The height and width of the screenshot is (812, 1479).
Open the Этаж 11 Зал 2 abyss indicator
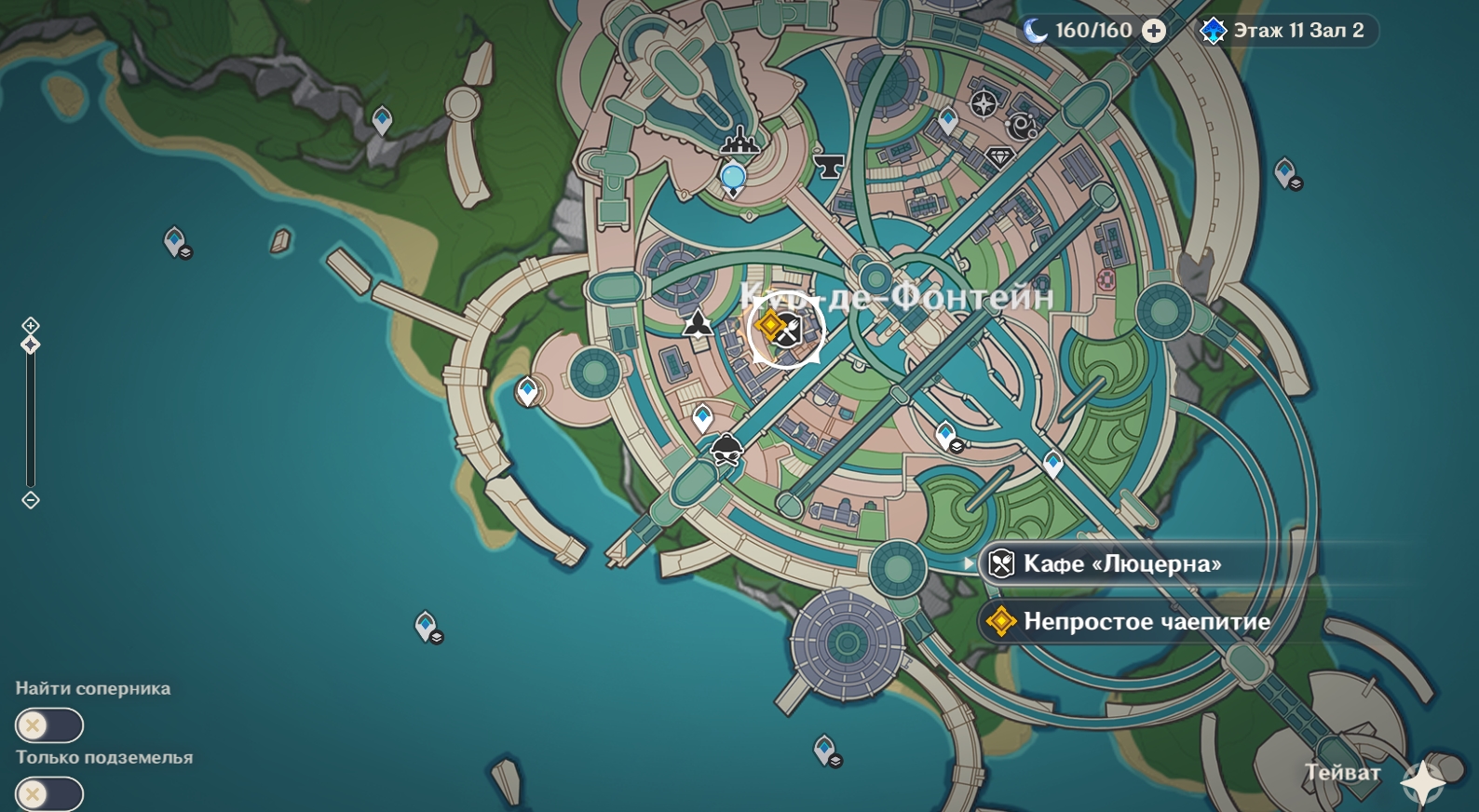[x=1286, y=31]
